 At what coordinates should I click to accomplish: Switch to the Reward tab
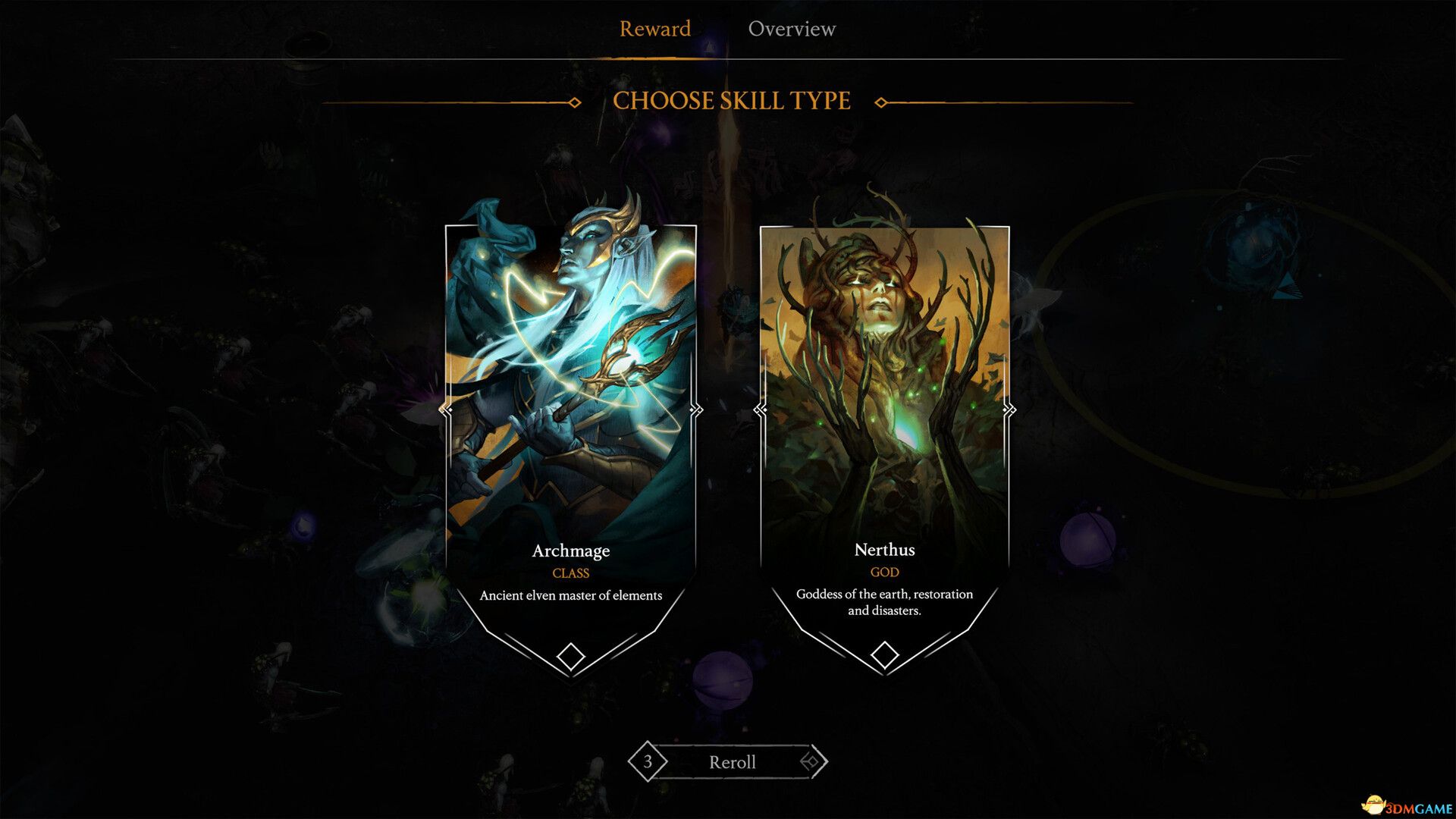(x=655, y=29)
